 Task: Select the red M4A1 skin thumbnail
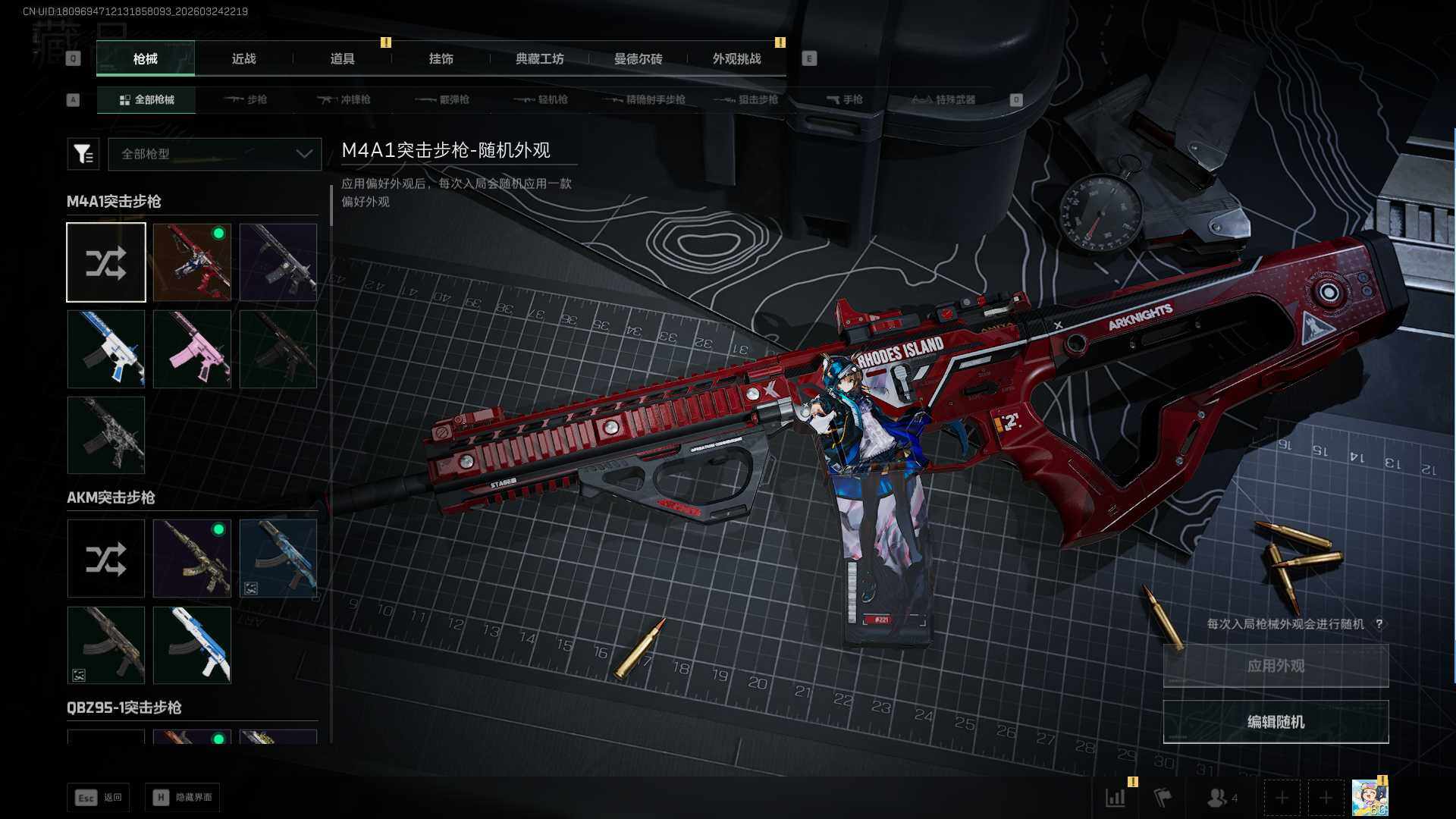pyautogui.click(x=192, y=262)
